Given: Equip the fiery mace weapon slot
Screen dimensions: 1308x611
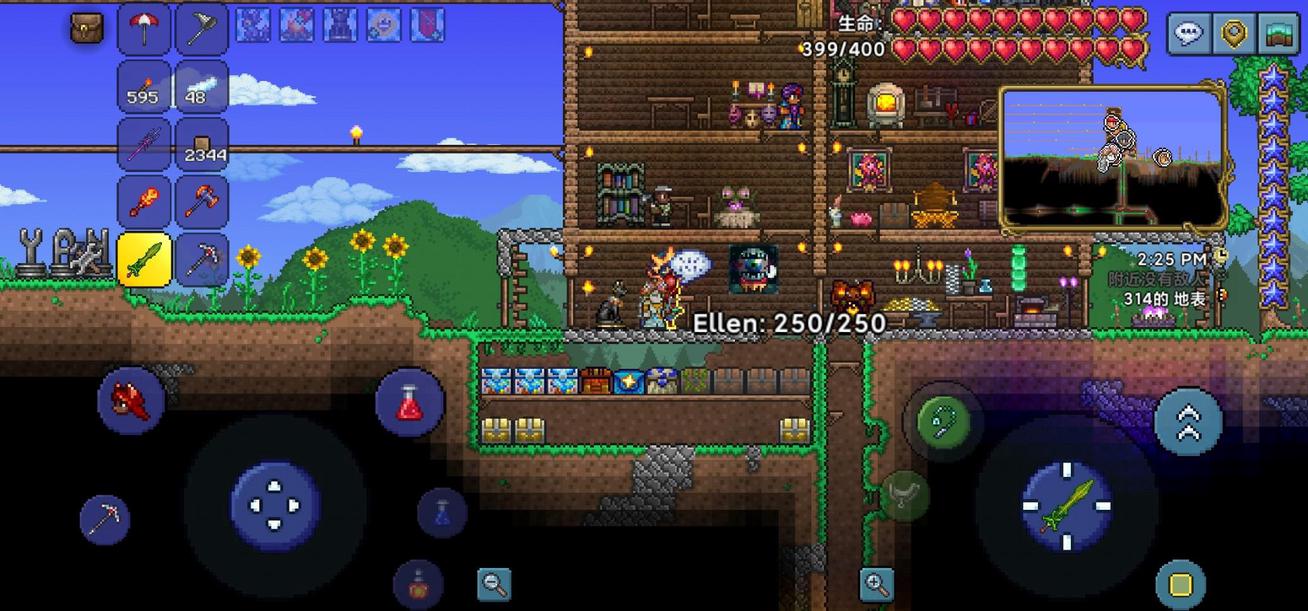Looking at the screenshot, I should tap(144, 202).
